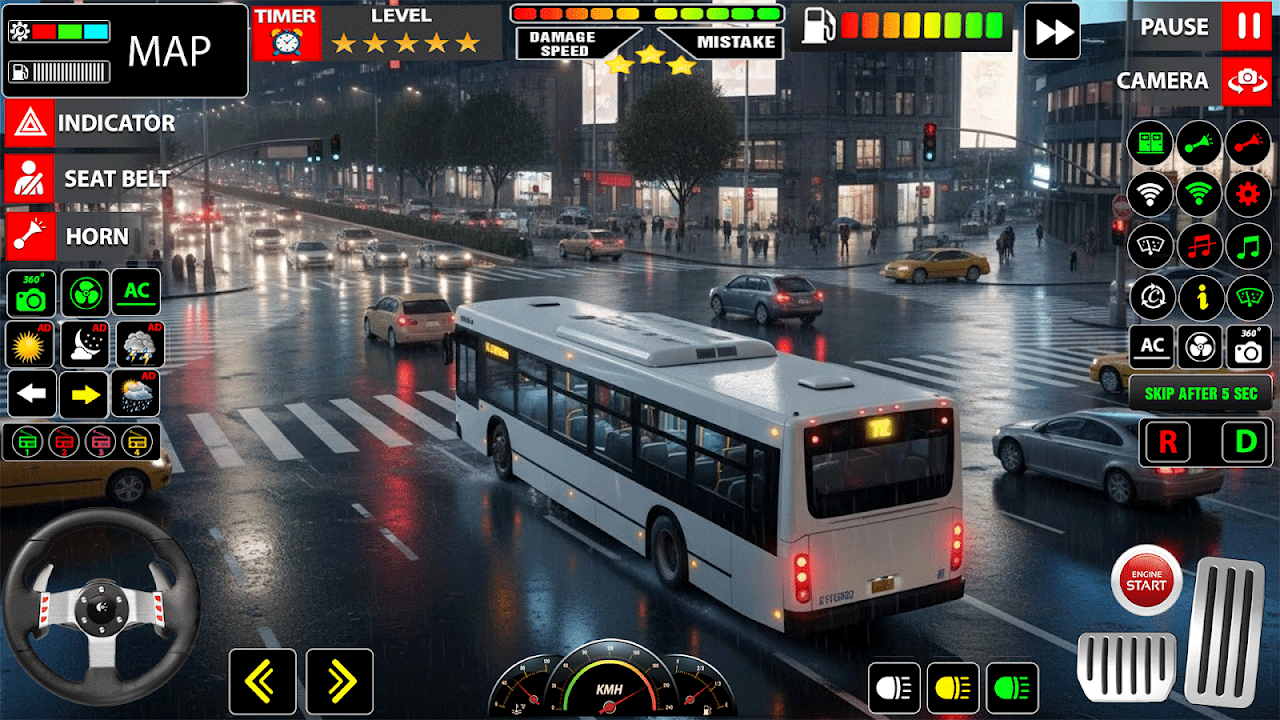Click the steering wheel control
Image resolution: width=1280 pixels, height=720 pixels.
(100, 607)
